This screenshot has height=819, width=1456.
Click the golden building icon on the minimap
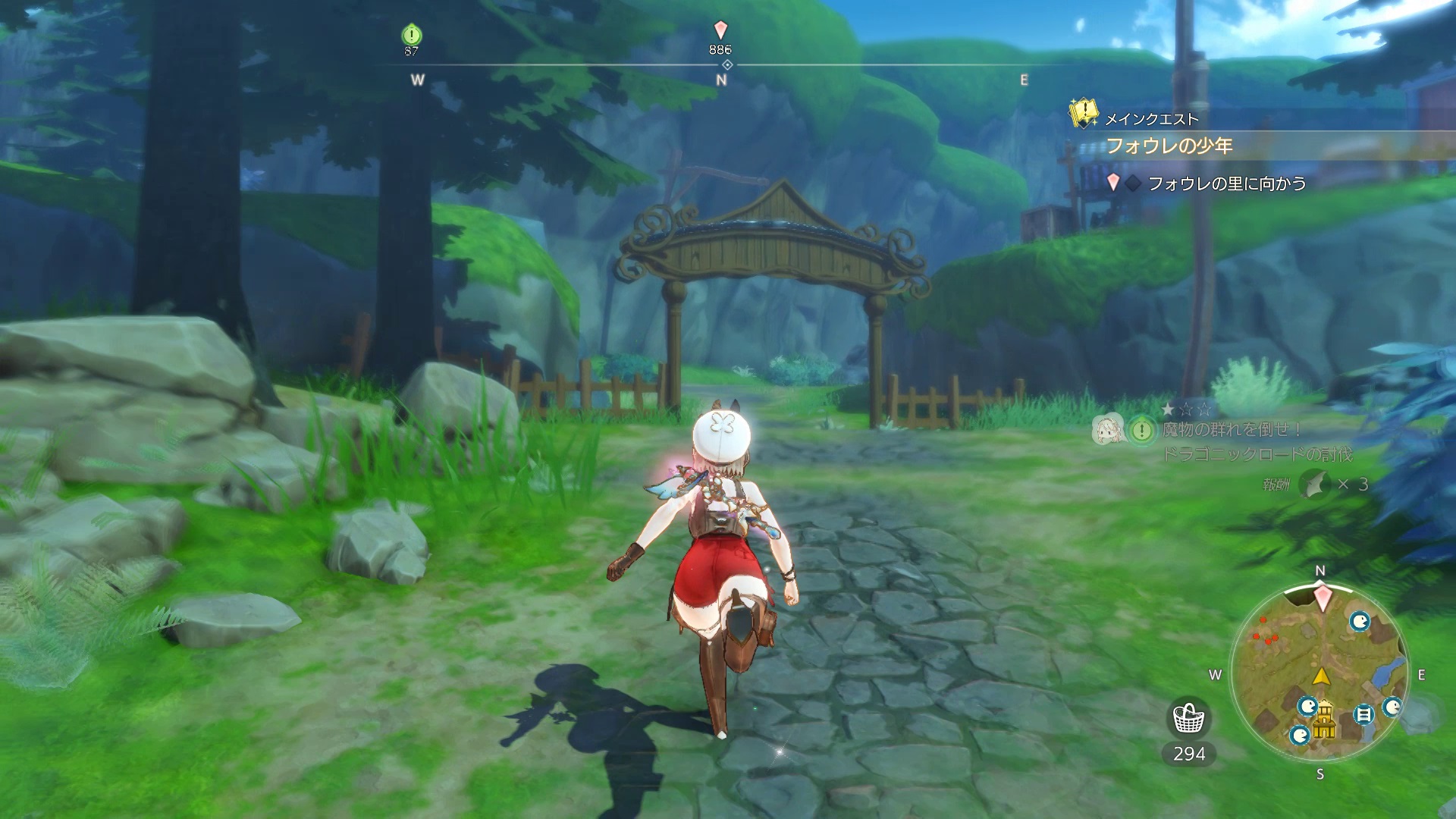tap(1324, 718)
